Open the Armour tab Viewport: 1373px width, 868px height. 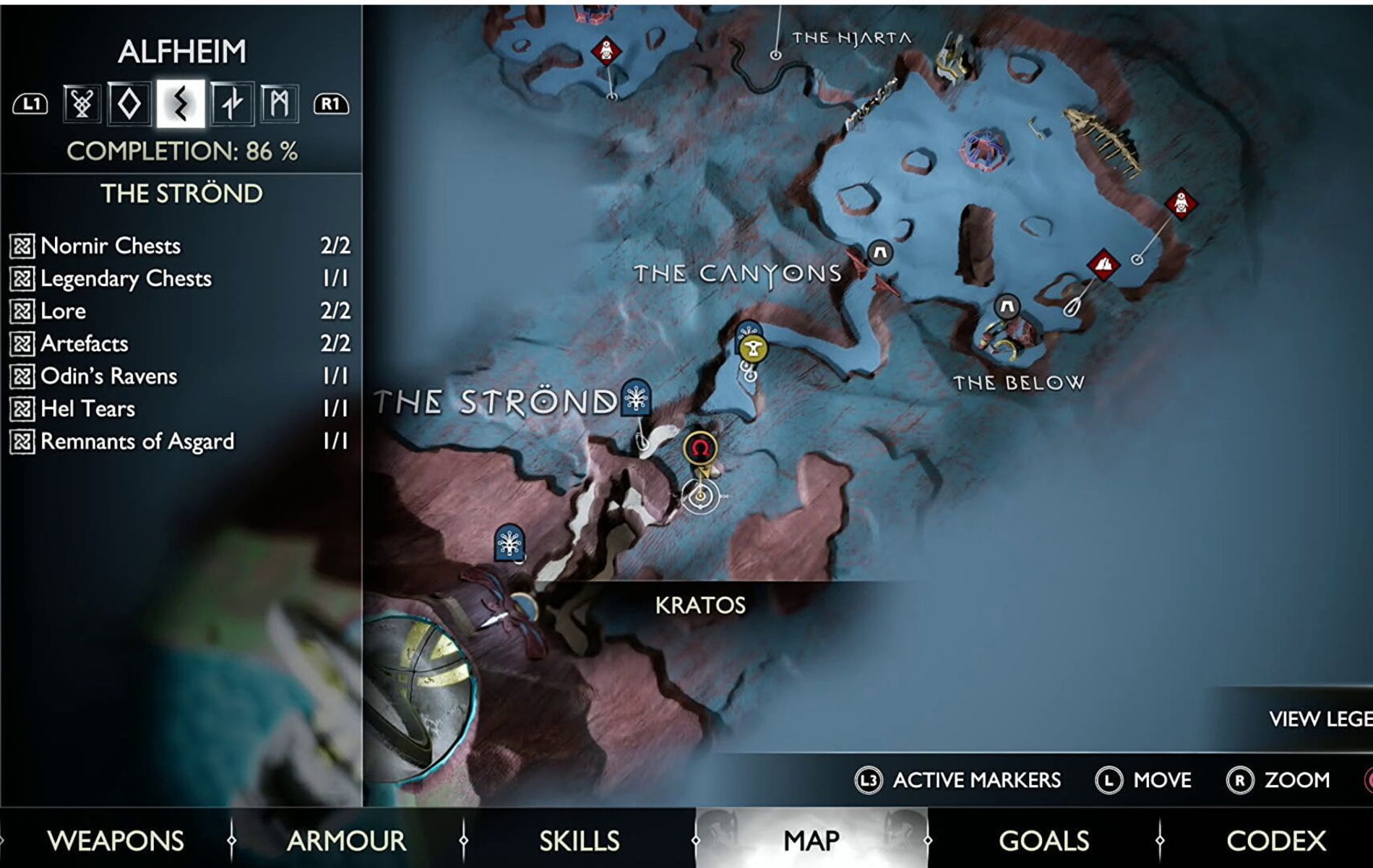[x=346, y=841]
